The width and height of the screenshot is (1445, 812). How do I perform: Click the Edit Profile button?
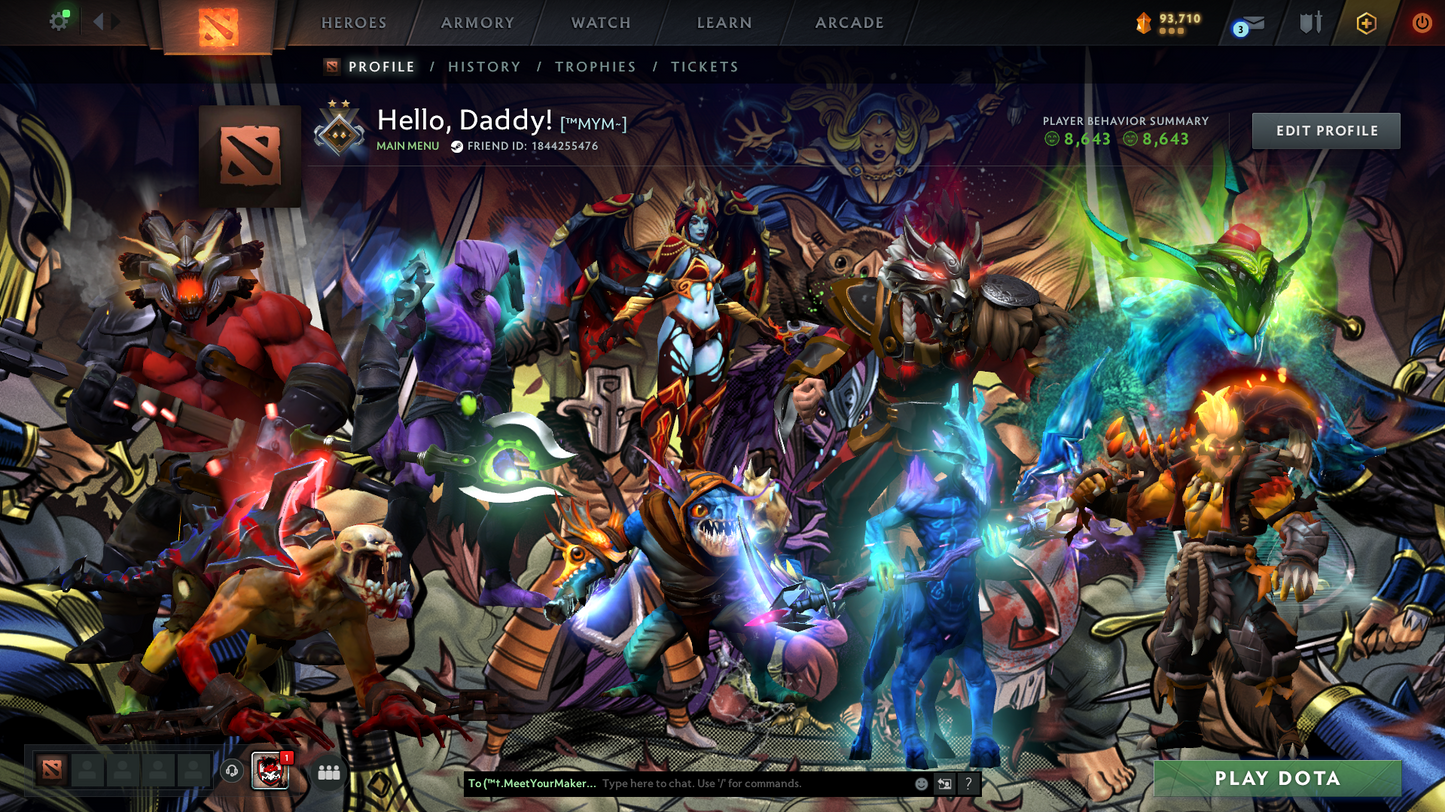[x=1325, y=131]
